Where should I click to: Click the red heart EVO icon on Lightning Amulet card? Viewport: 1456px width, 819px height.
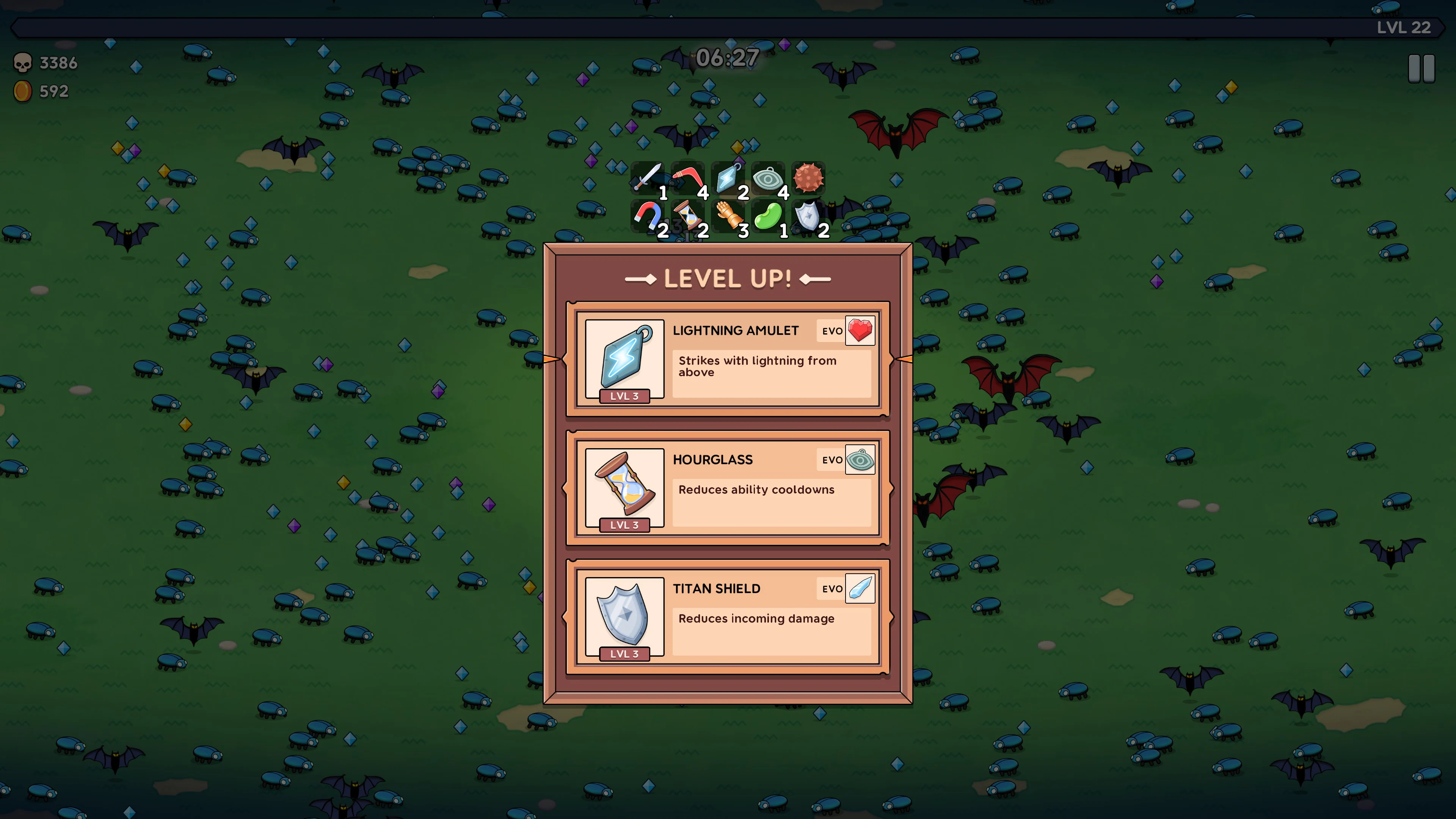(x=860, y=331)
